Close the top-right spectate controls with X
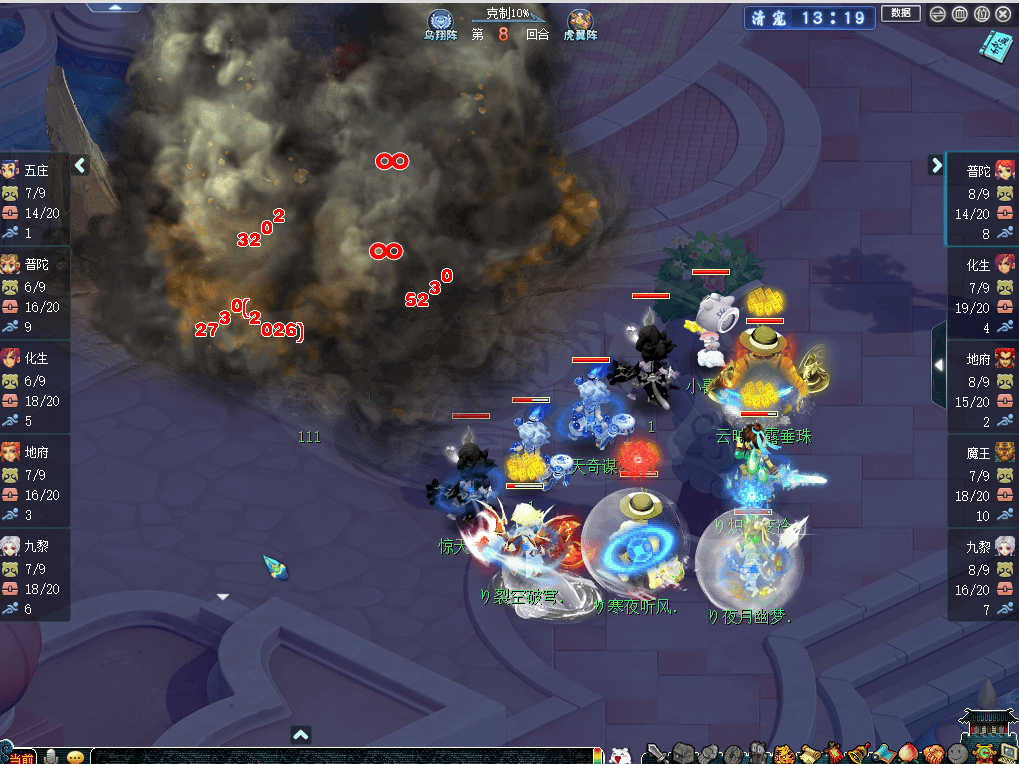This screenshot has height=764, width=1019. coord(1003,14)
